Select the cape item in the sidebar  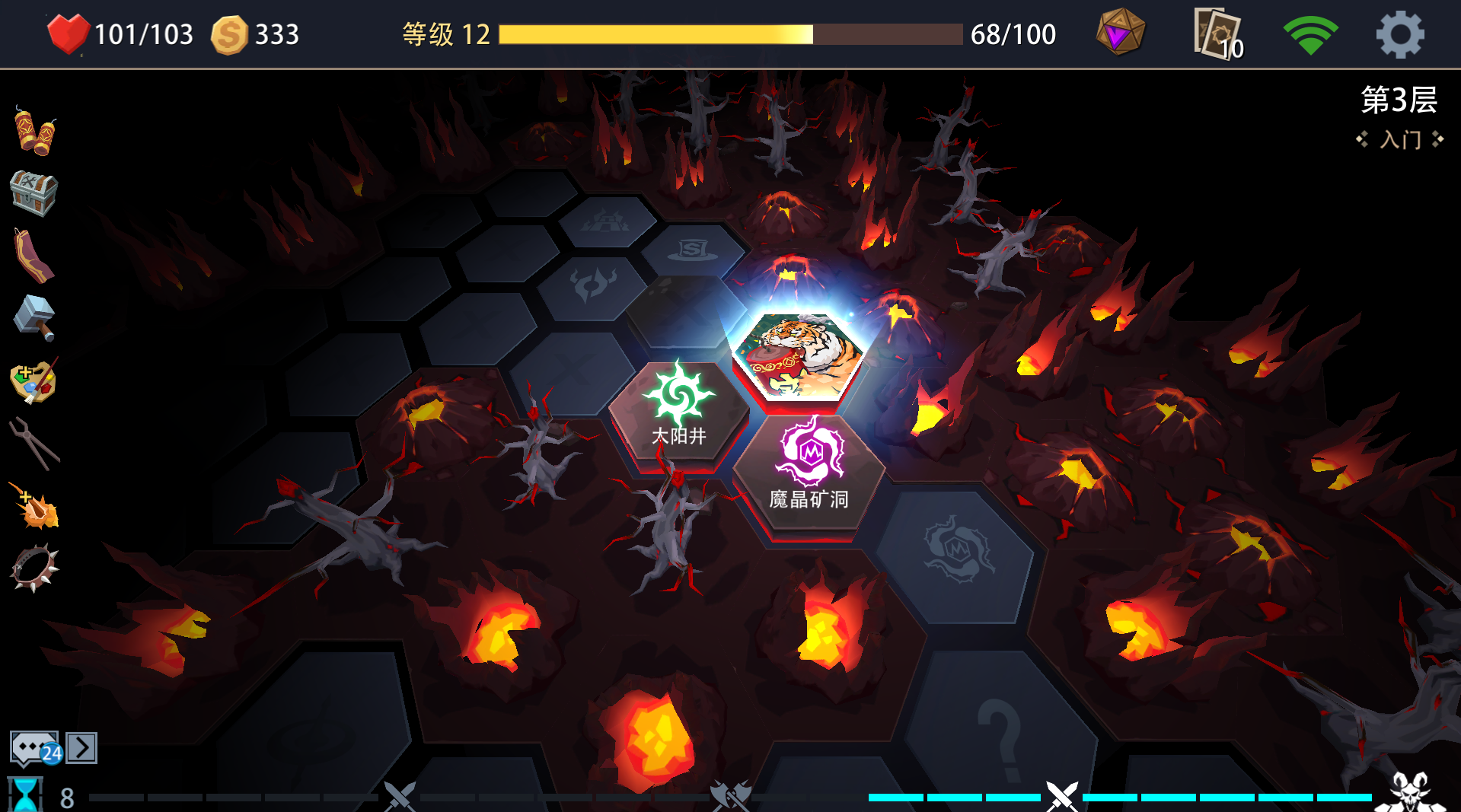32,254
